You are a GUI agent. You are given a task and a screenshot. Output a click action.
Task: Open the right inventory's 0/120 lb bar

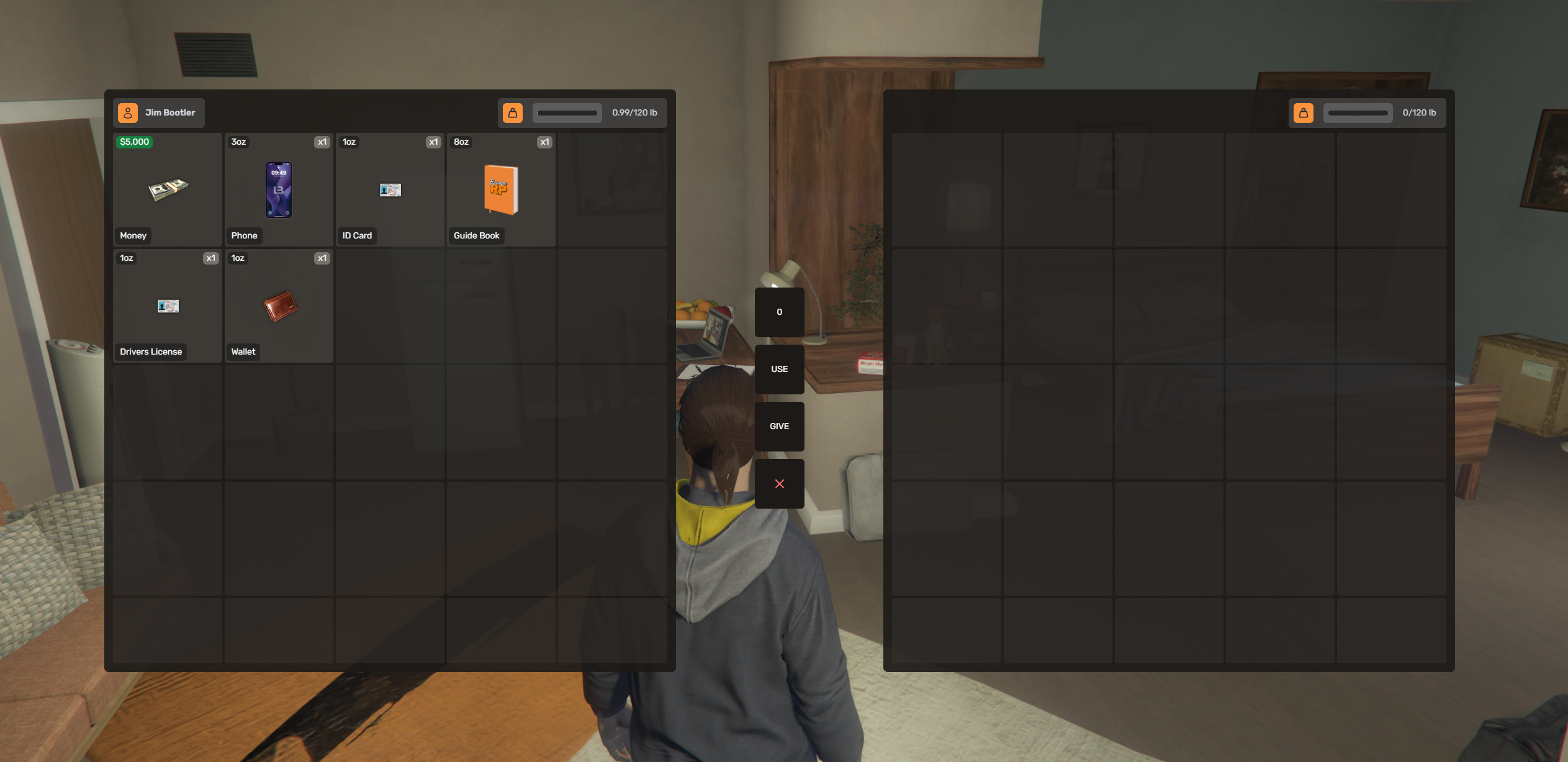(1420, 112)
